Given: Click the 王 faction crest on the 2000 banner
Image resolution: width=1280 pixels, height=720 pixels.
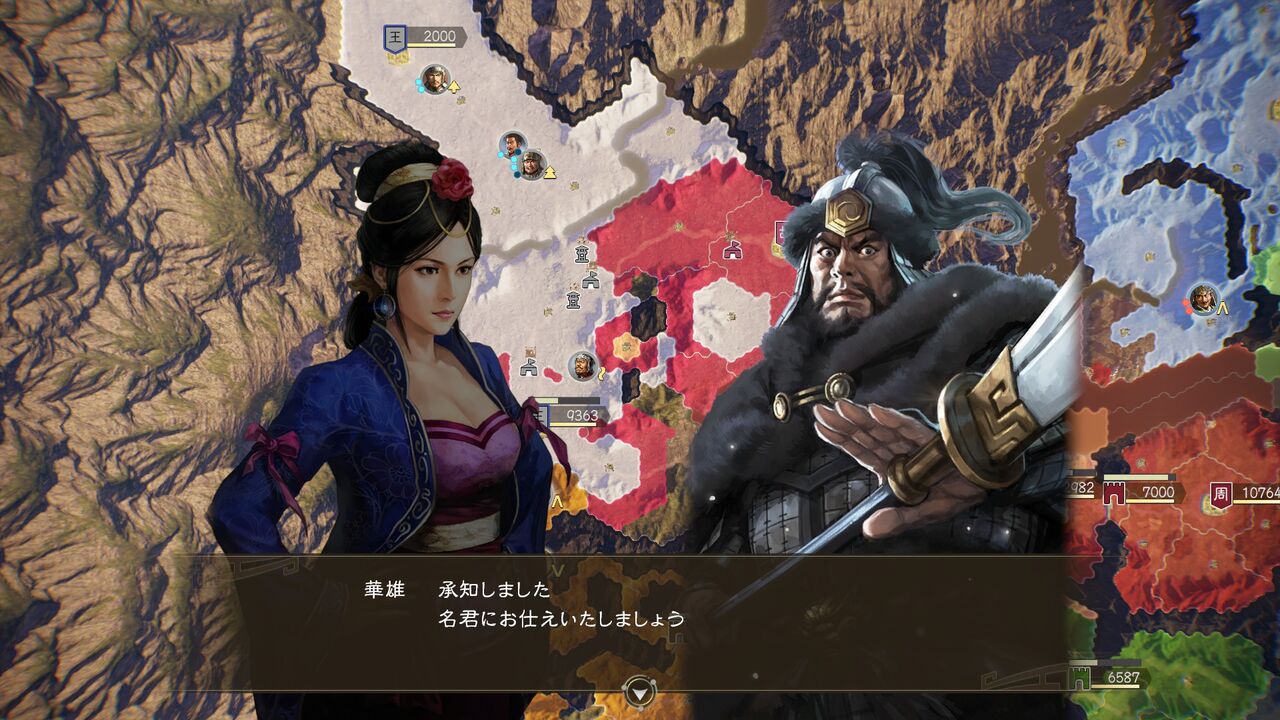Looking at the screenshot, I should 394,37.
